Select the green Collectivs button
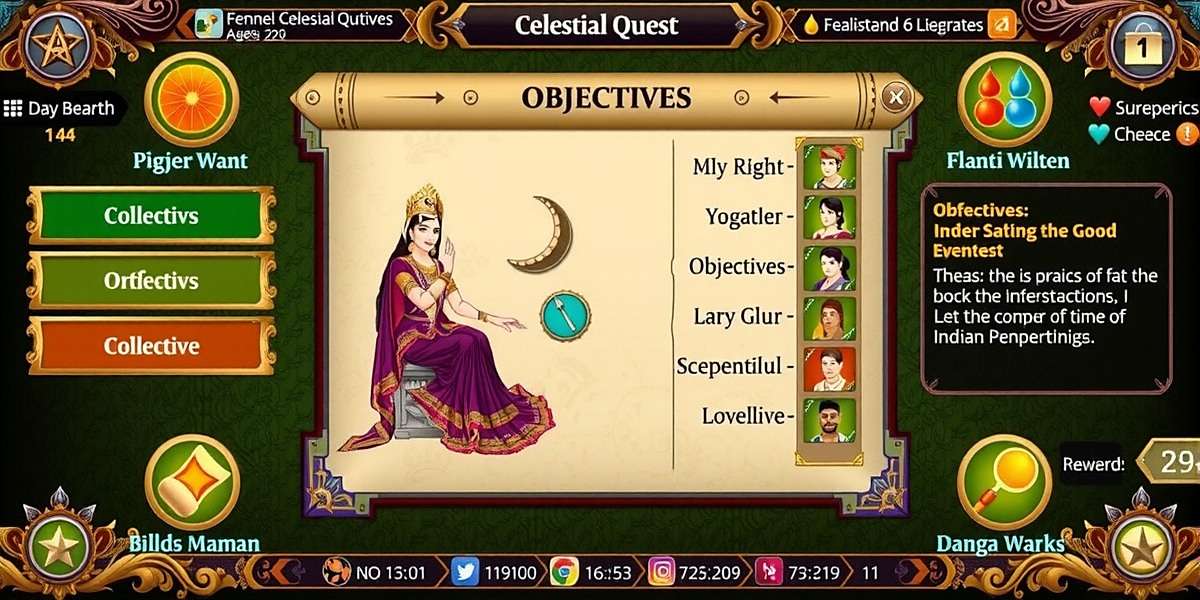 point(151,216)
